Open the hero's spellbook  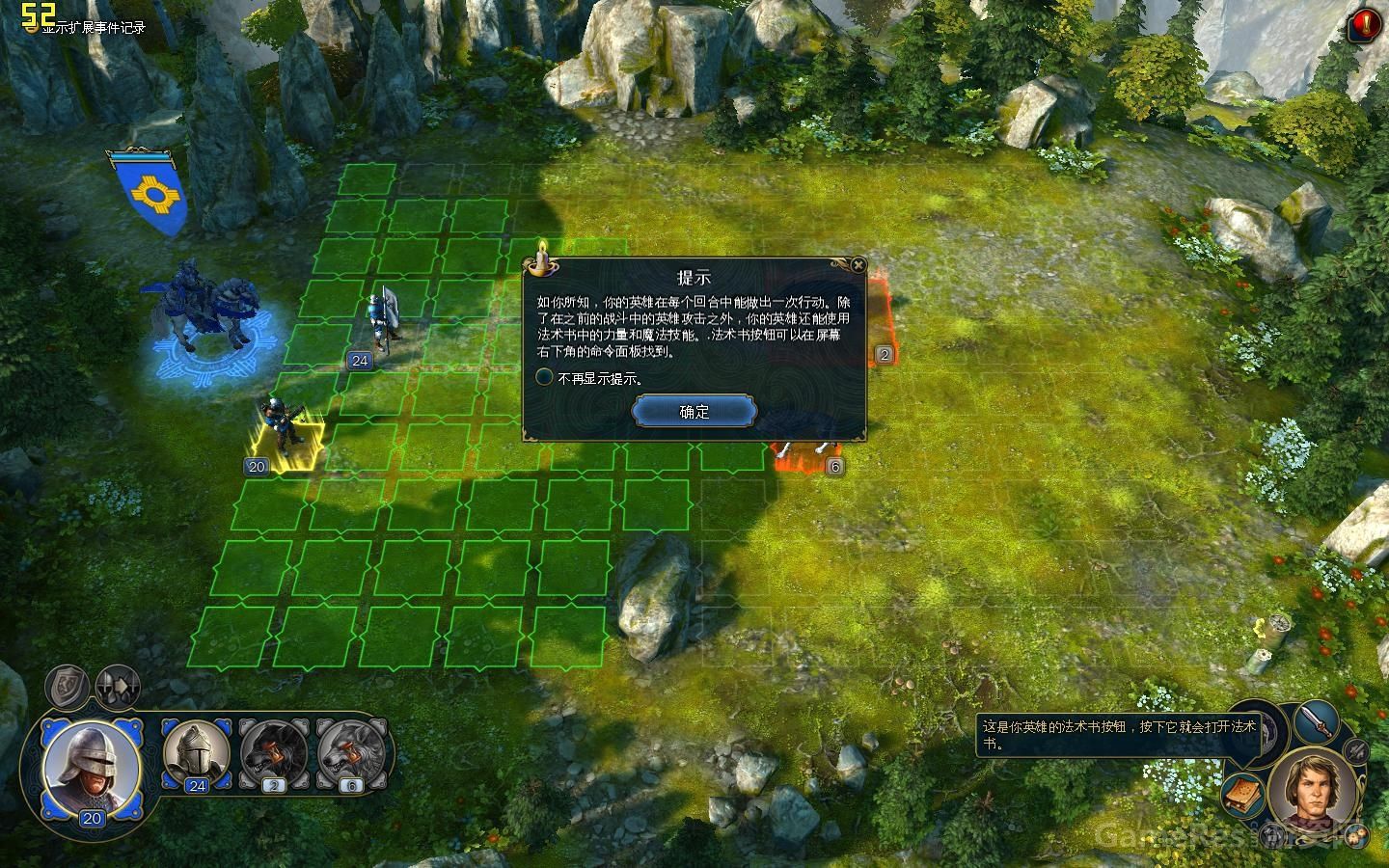1243,795
